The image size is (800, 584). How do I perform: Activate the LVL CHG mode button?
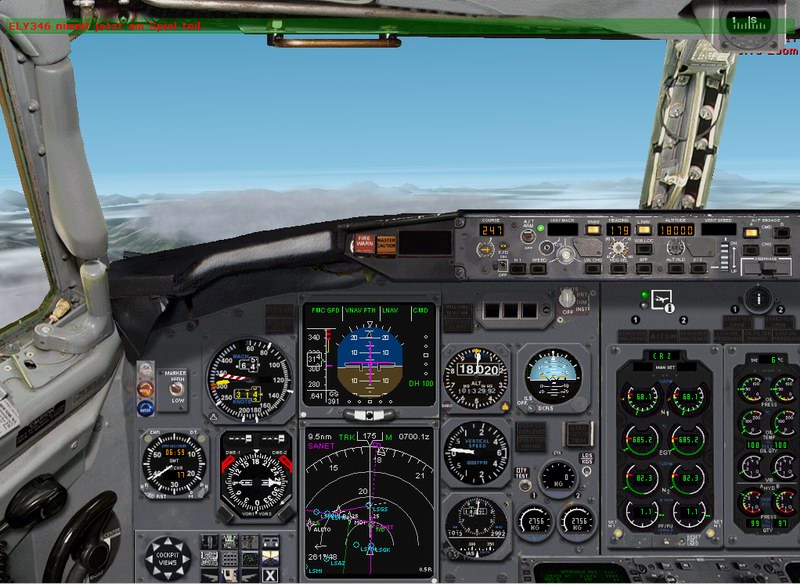pos(594,267)
